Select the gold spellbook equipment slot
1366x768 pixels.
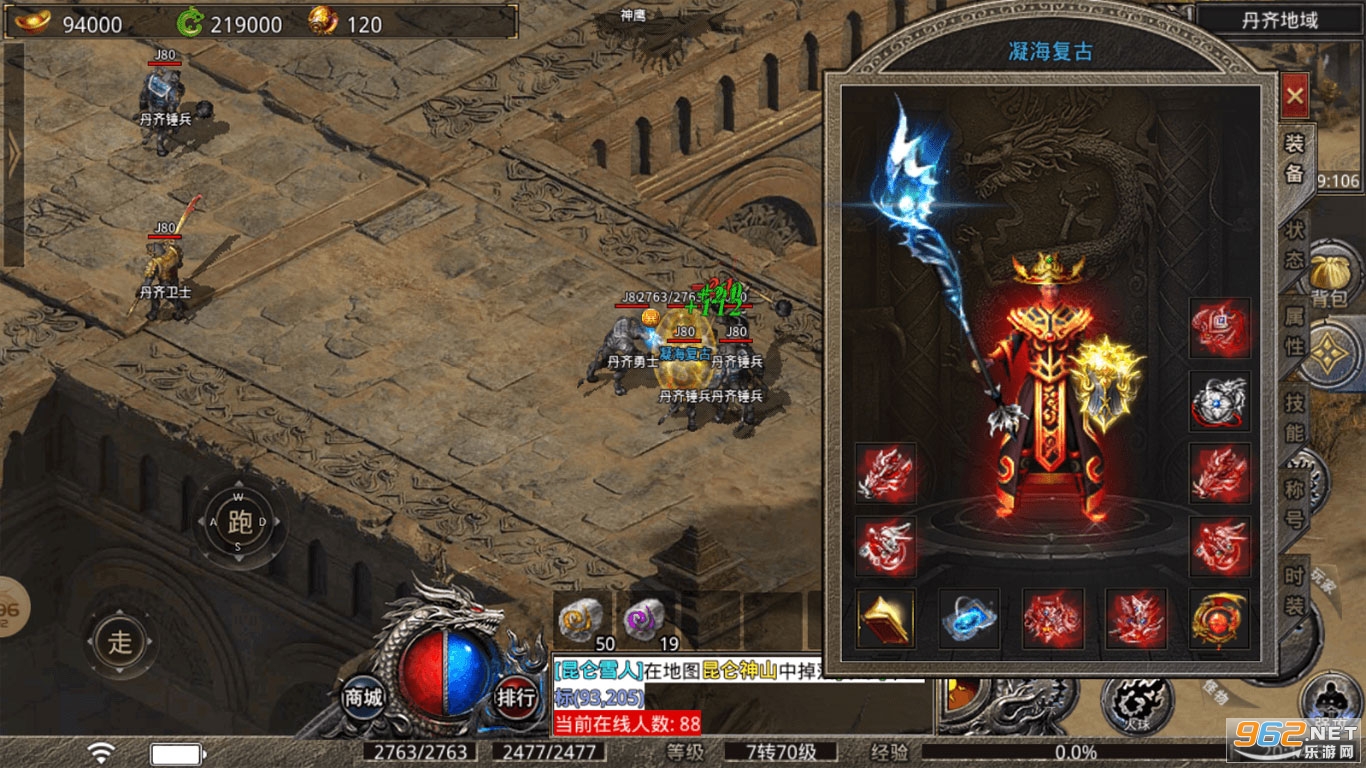tap(886, 619)
